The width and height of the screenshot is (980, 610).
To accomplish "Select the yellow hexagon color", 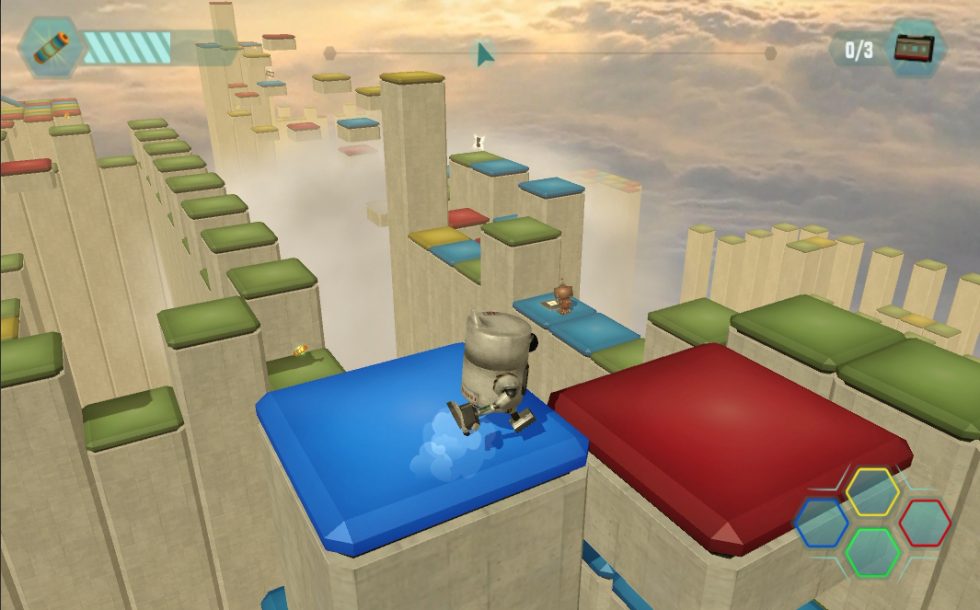I will (872, 490).
